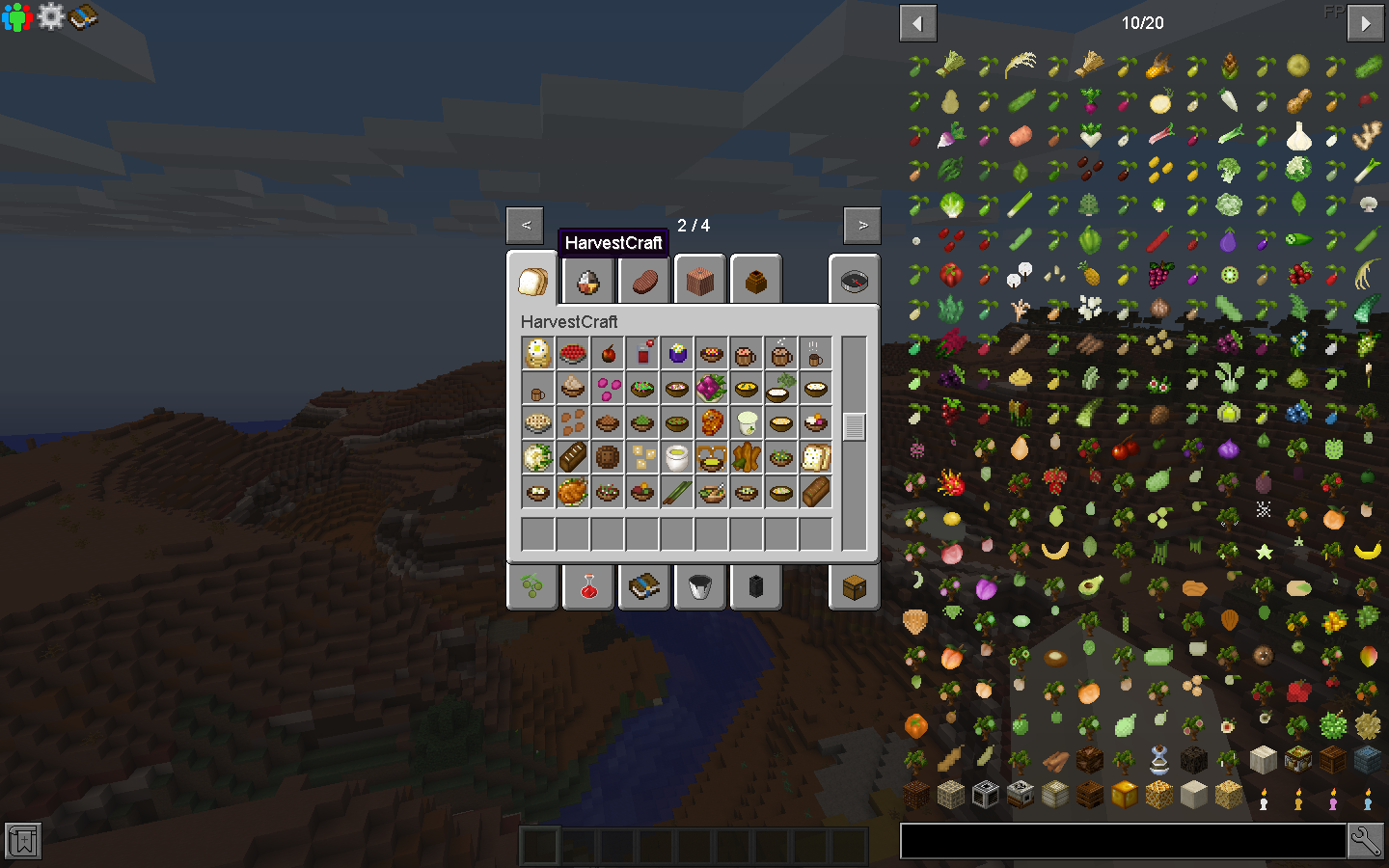Open the brown presser pot recipe tab
The width and height of the screenshot is (1389, 868).
756,280
